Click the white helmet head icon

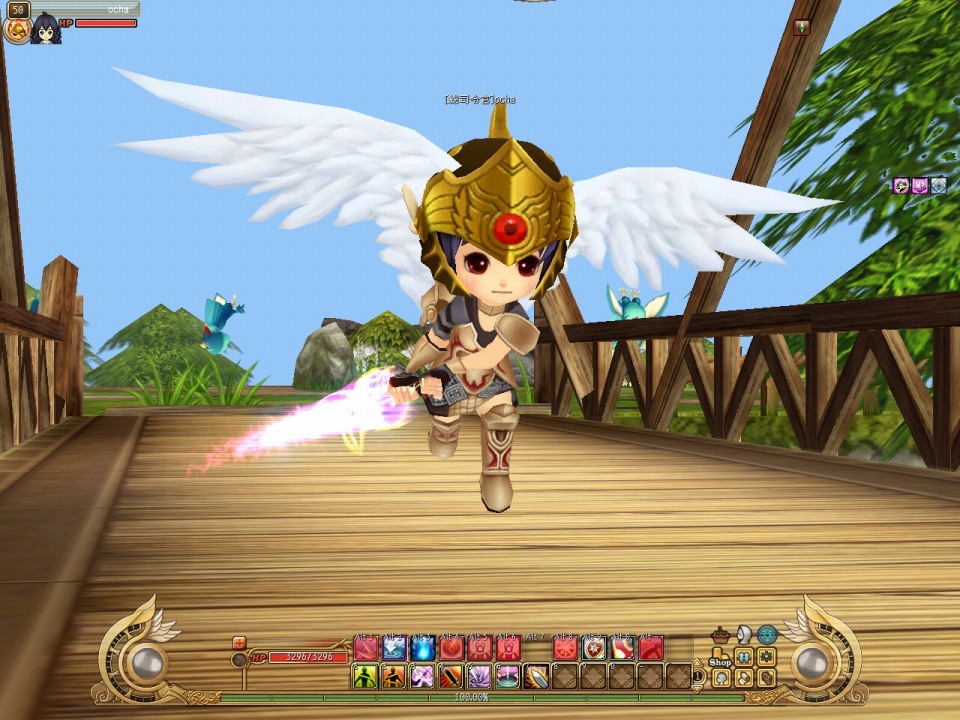[x=744, y=635]
